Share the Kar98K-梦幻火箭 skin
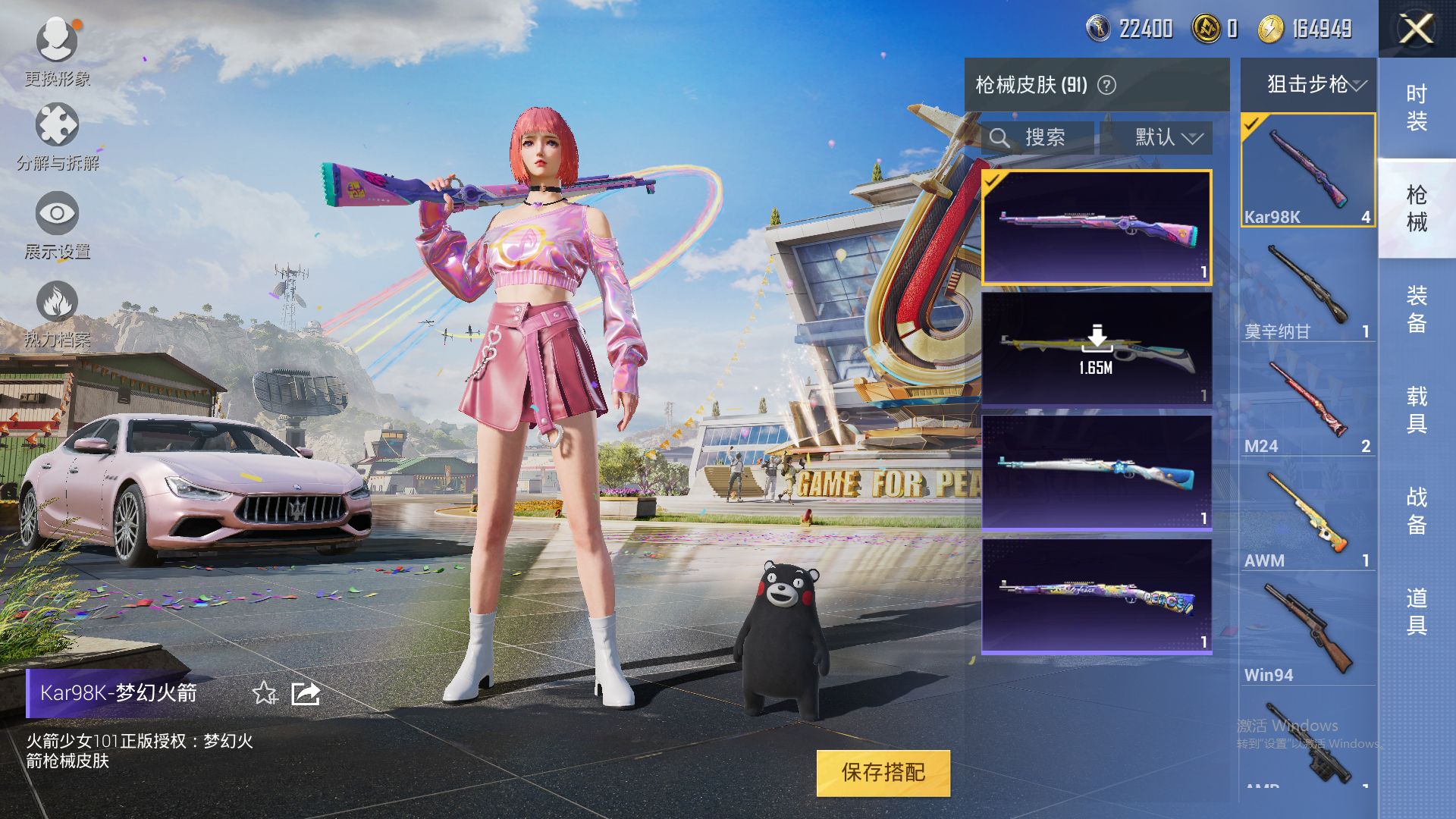Screen dimensions: 1456x819 [x=306, y=693]
